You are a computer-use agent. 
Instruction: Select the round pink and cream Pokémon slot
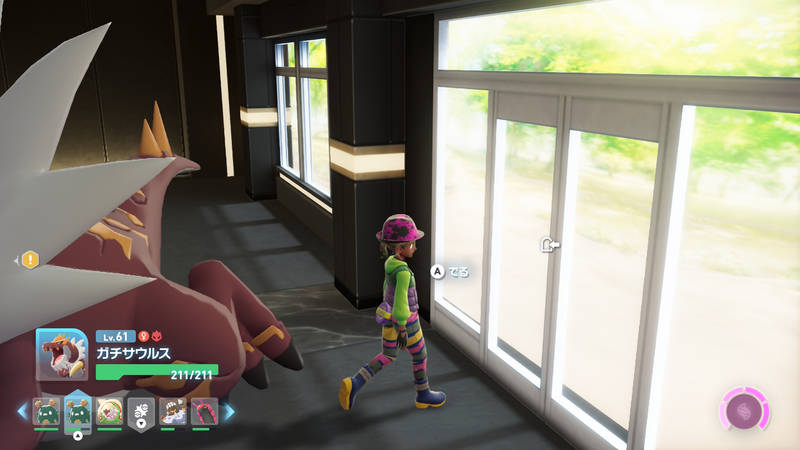[109, 411]
